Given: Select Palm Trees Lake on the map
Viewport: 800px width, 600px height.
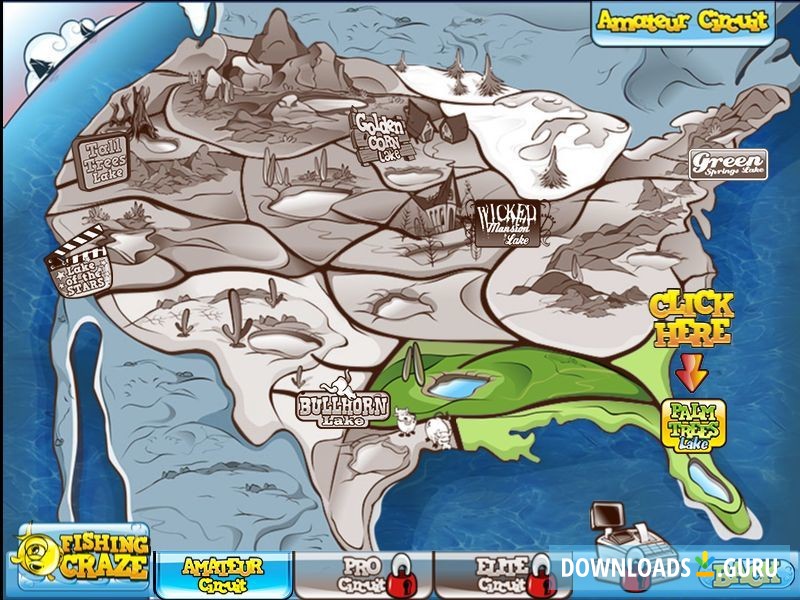Looking at the screenshot, I should tap(694, 423).
